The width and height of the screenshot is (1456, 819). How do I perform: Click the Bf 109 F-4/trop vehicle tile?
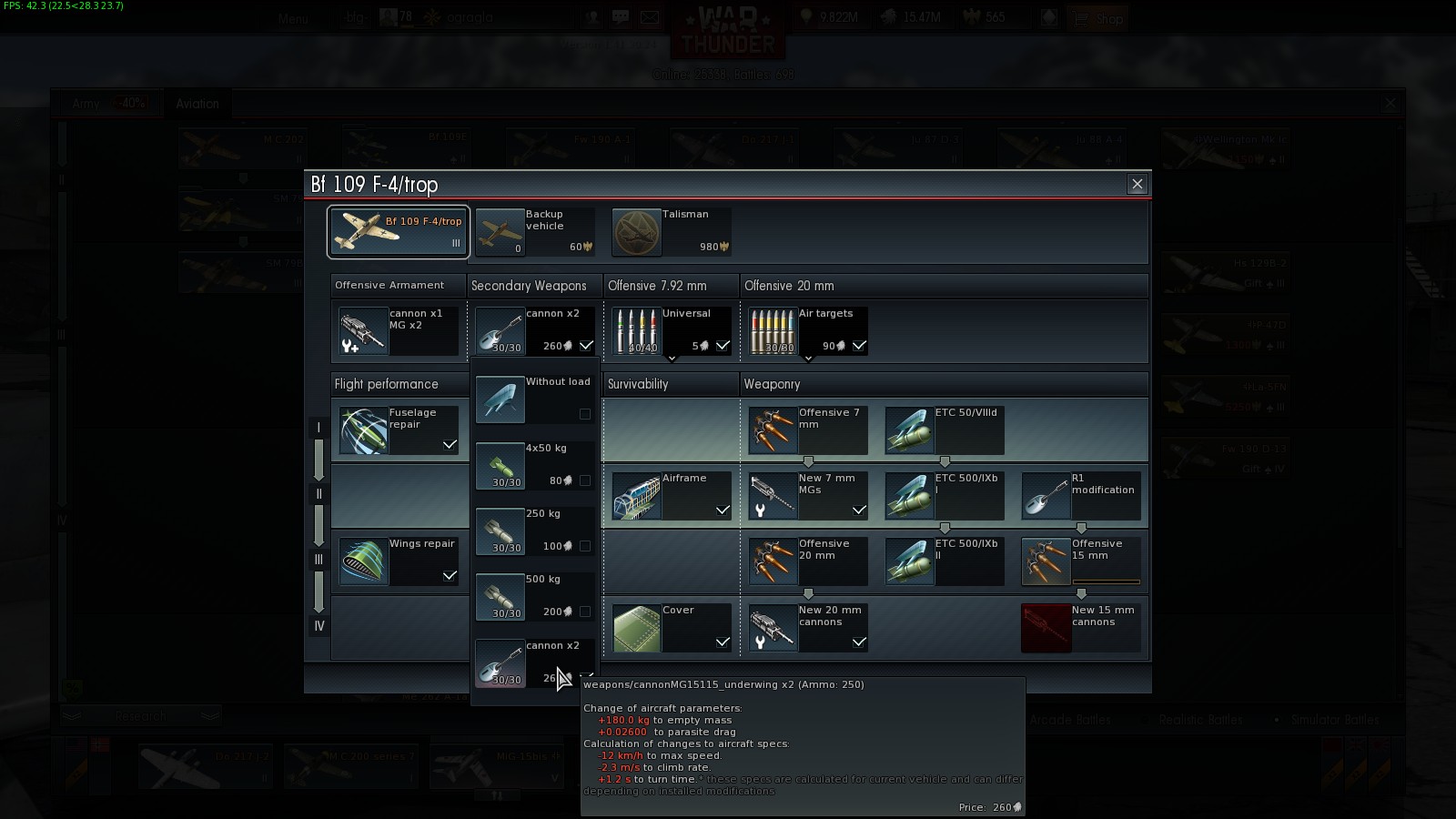[x=399, y=232]
